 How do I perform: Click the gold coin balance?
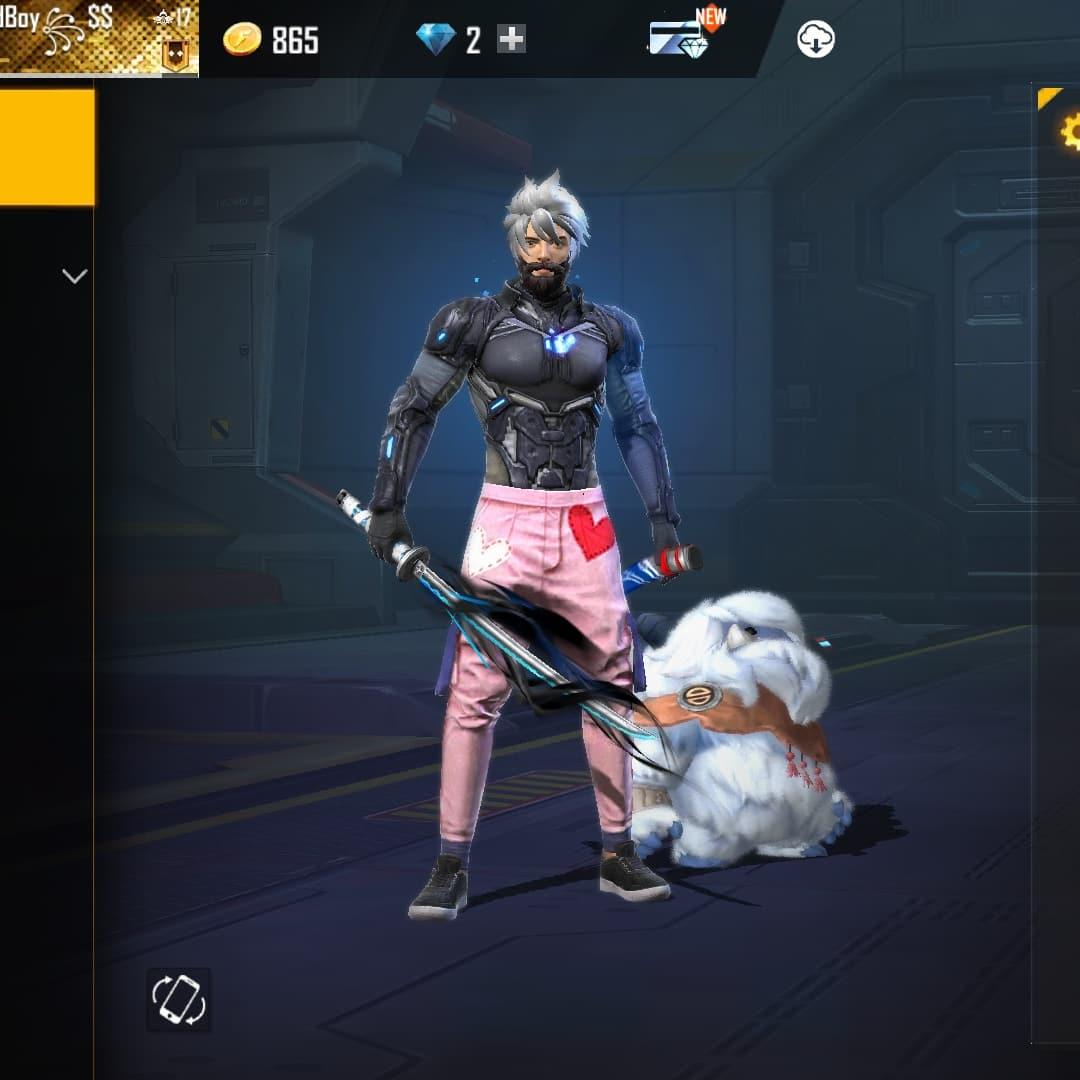(270, 40)
